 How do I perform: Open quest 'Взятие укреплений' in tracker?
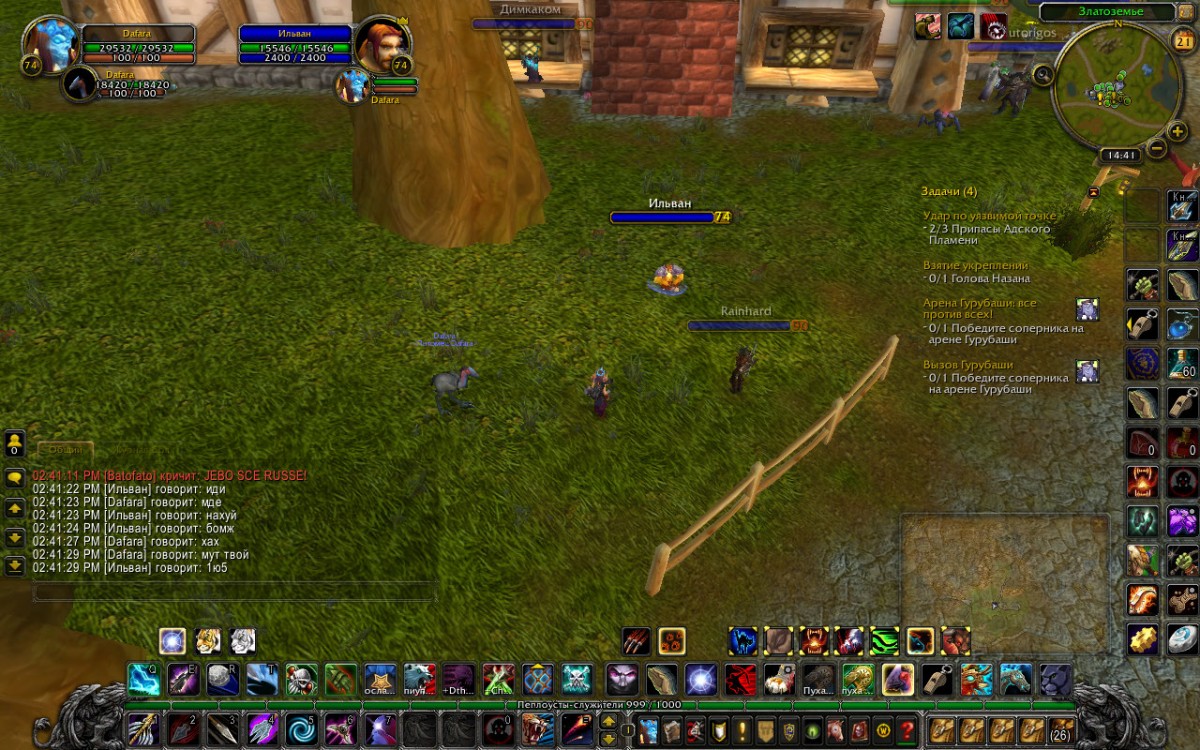pos(975,265)
